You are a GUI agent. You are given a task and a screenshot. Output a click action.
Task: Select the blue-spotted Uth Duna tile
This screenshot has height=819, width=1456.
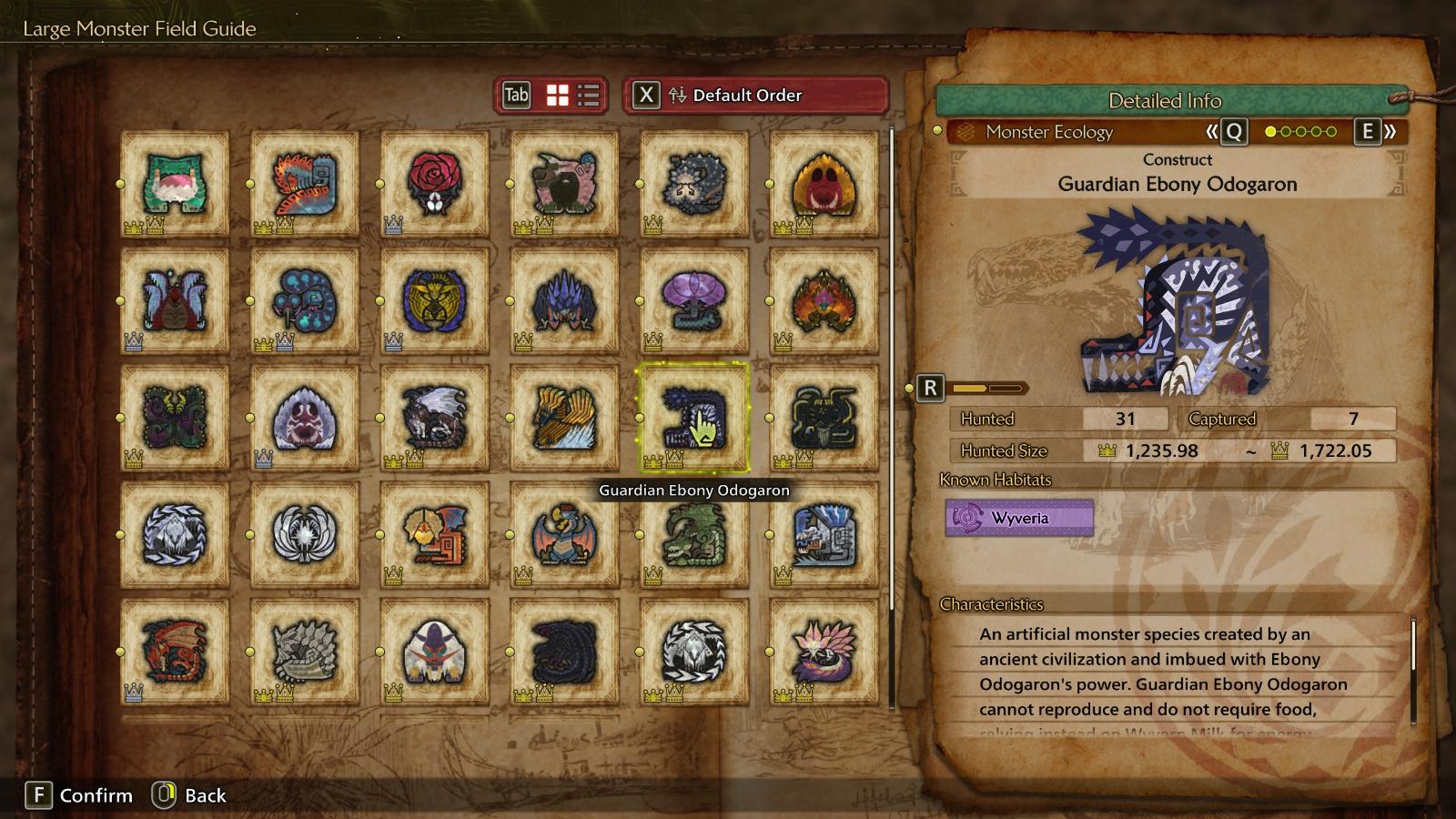point(304,300)
